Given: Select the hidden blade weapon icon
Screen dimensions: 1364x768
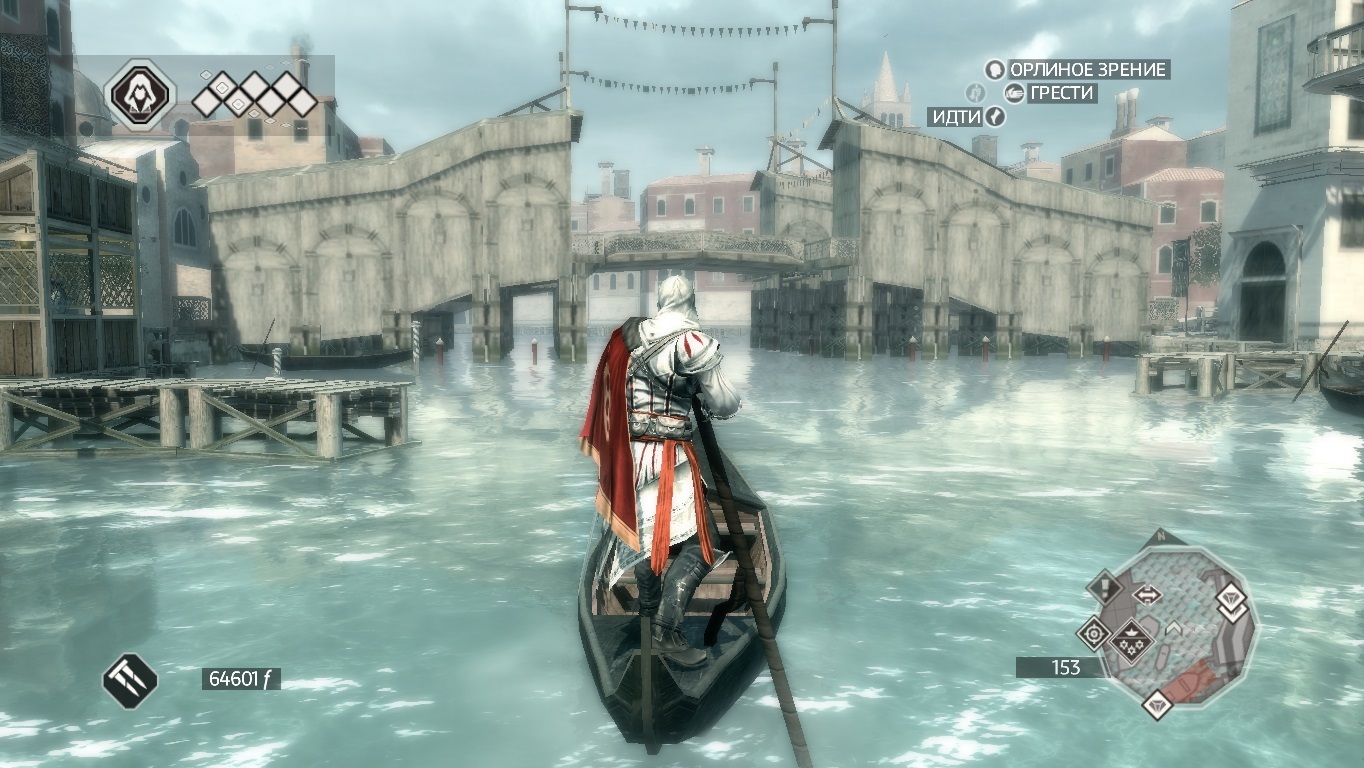Looking at the screenshot, I should (130, 680).
